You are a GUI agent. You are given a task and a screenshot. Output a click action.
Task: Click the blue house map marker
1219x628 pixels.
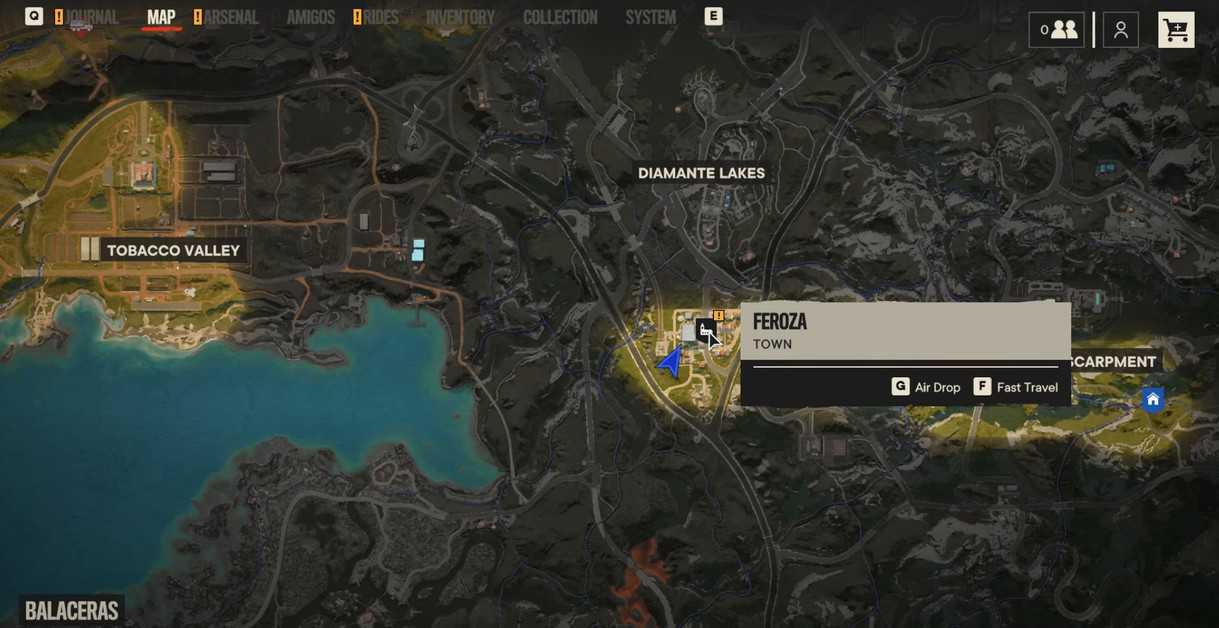pyautogui.click(x=1153, y=400)
